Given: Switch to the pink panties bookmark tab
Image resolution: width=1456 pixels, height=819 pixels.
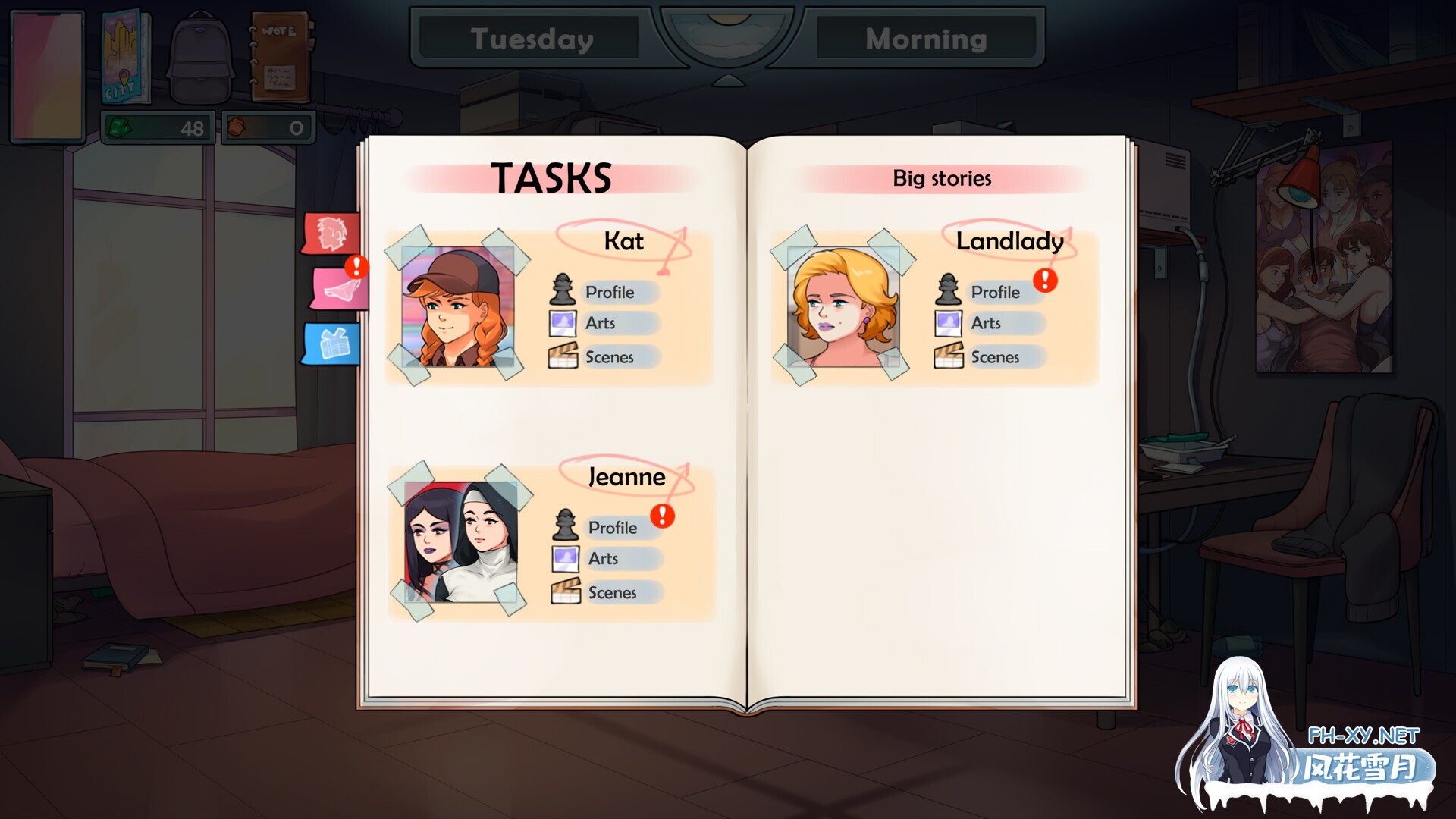Looking at the screenshot, I should (x=338, y=288).
